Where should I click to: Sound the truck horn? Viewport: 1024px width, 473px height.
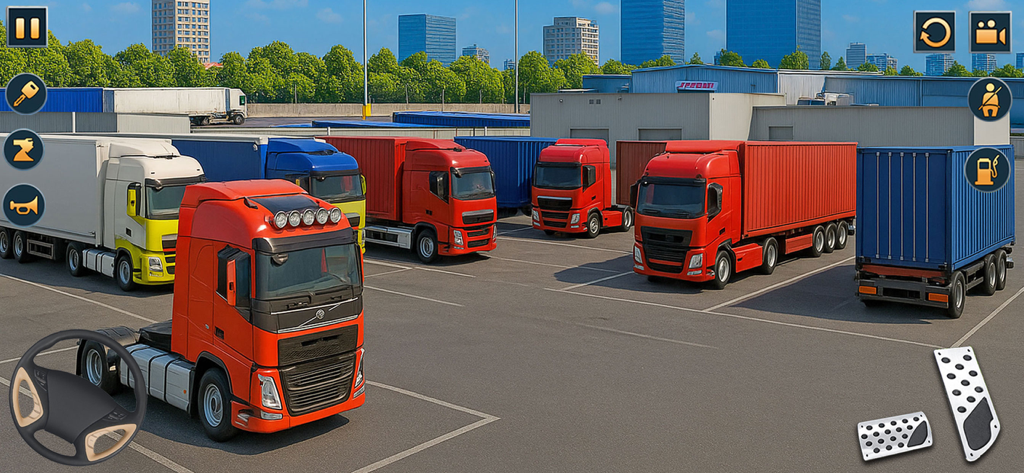(x=23, y=205)
